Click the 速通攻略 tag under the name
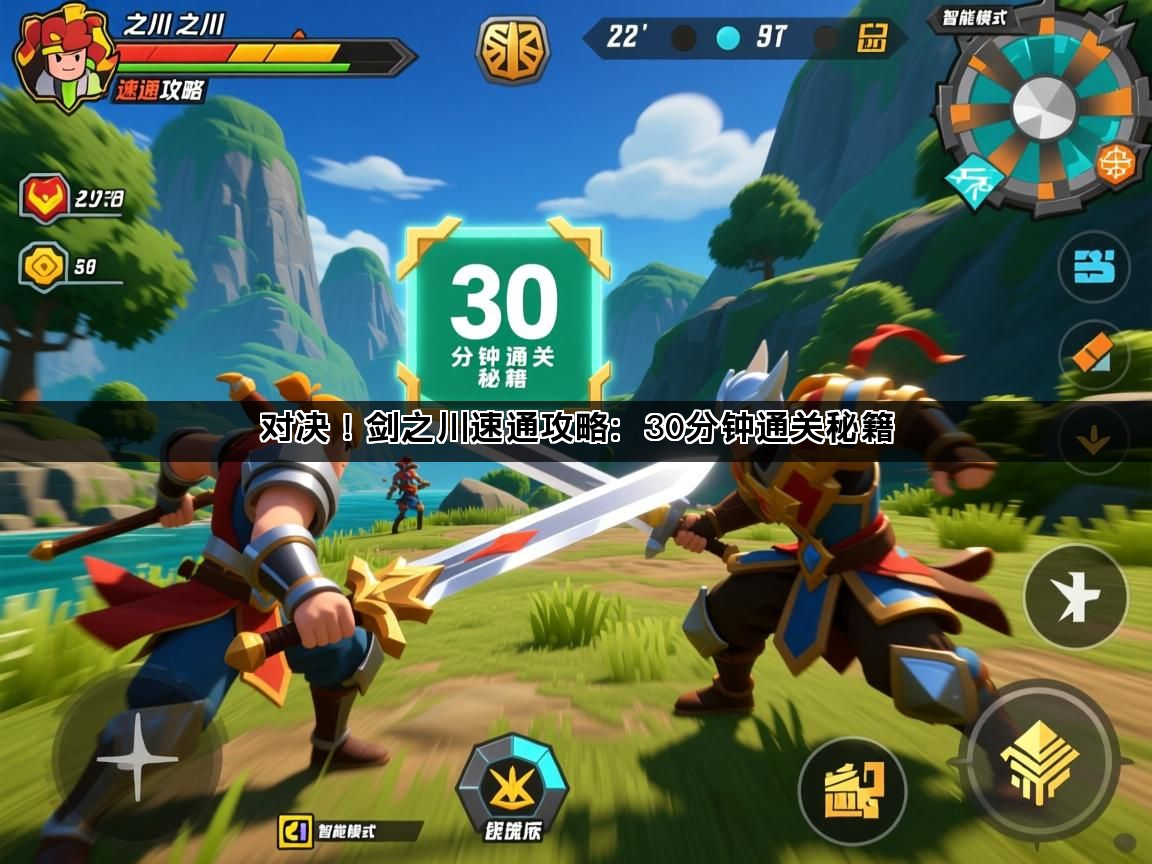Screen dimensions: 1152x864 click(x=160, y=90)
